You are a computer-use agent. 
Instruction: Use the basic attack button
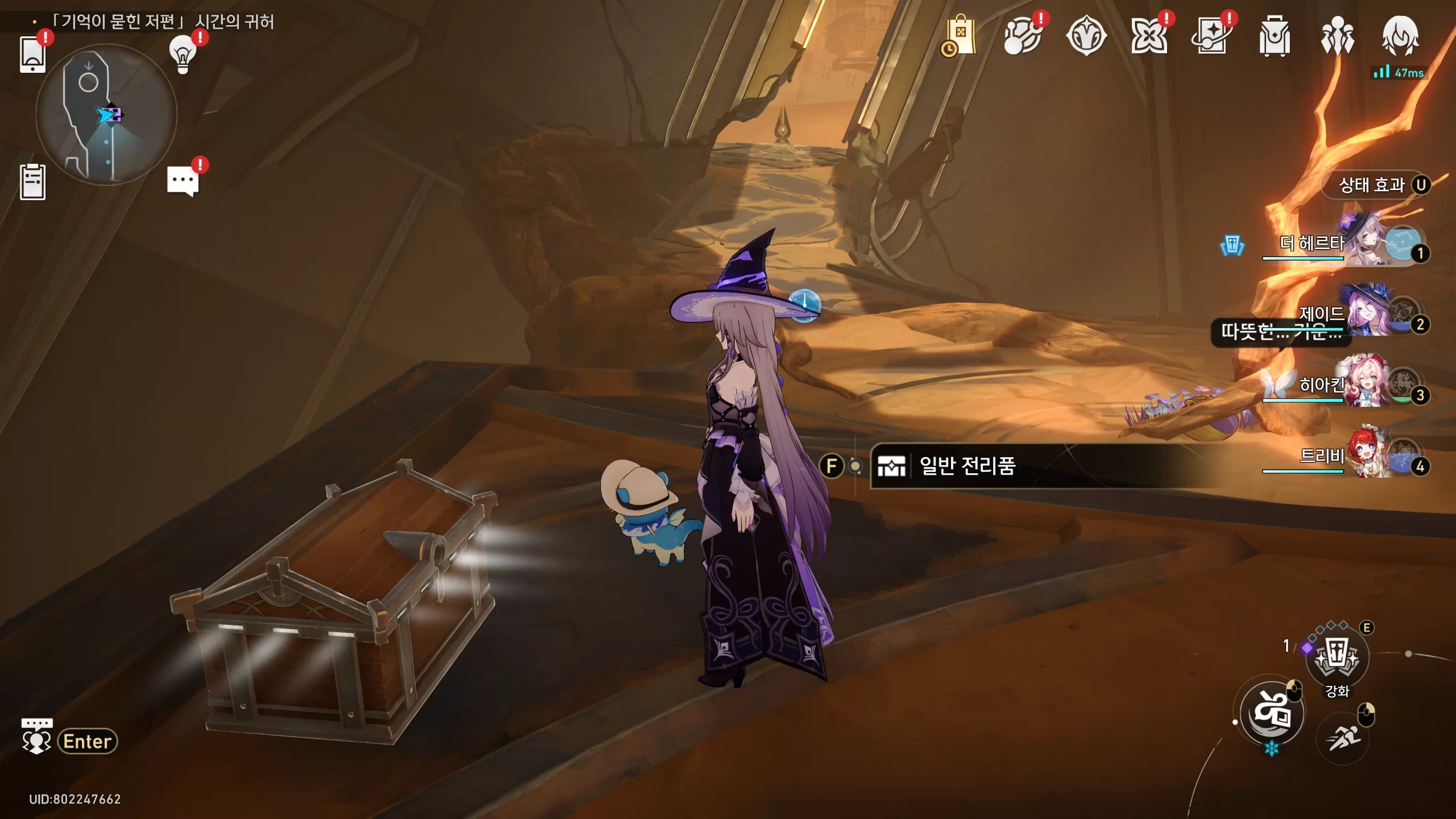[x=1272, y=713]
